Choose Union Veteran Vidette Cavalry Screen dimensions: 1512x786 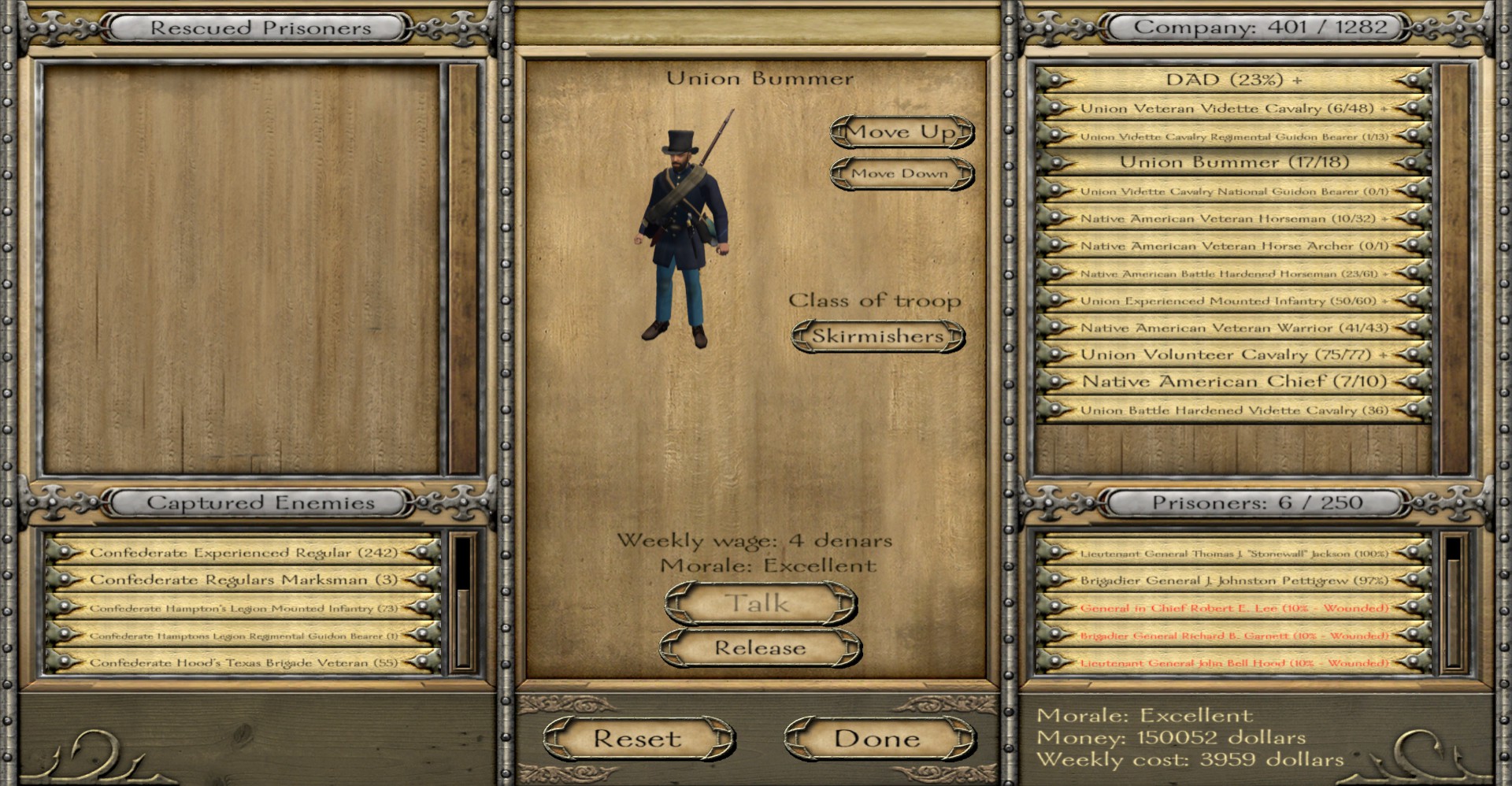pos(1233,108)
